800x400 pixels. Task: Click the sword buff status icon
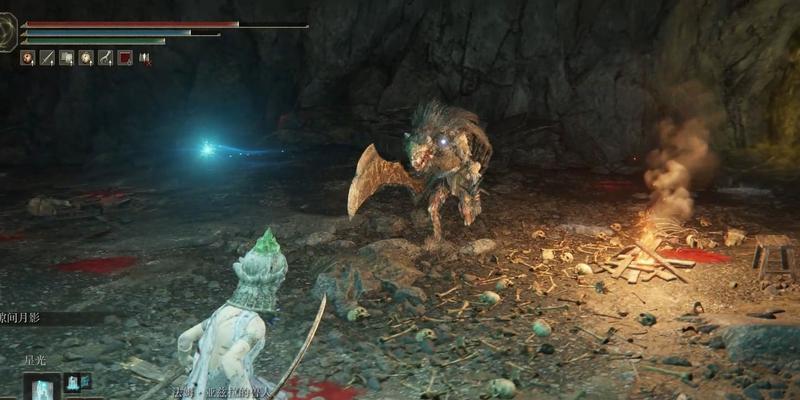point(46,58)
